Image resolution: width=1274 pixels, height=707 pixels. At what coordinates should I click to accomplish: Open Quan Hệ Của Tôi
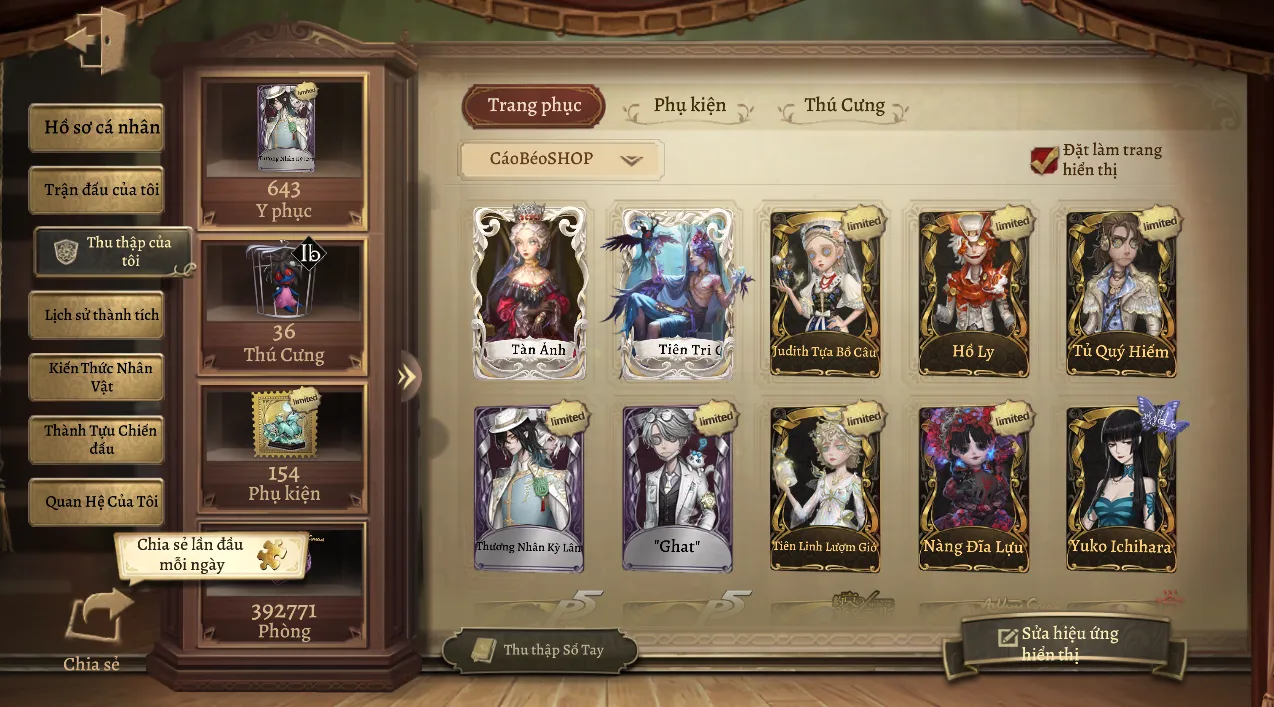click(x=97, y=502)
